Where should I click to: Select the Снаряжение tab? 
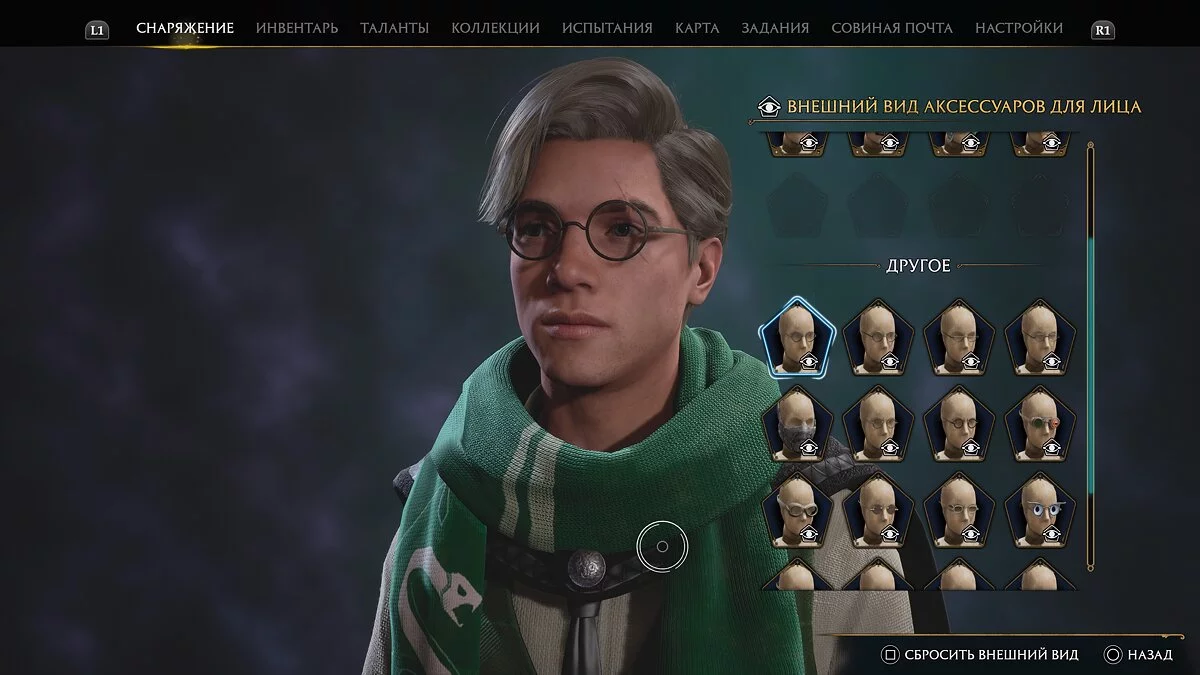[x=185, y=28]
